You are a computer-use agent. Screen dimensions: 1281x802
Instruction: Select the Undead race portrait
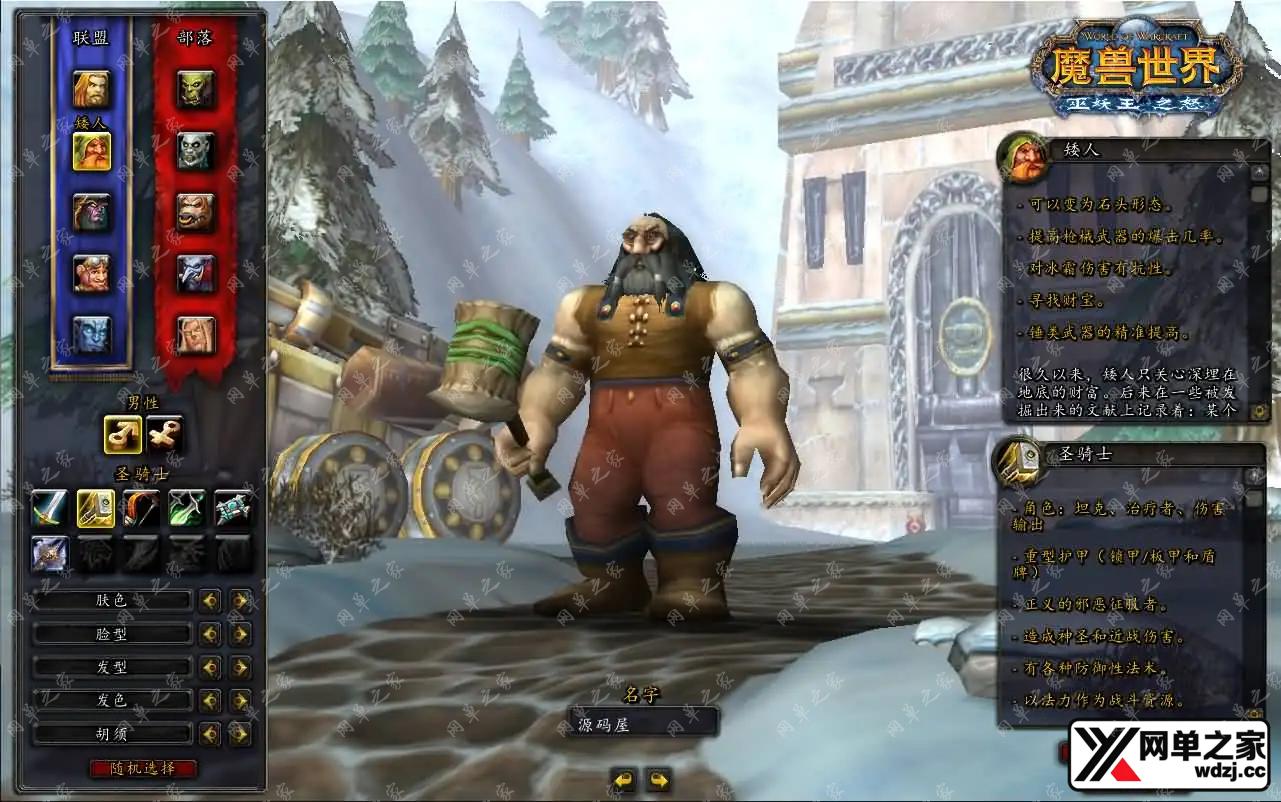pyautogui.click(x=196, y=151)
